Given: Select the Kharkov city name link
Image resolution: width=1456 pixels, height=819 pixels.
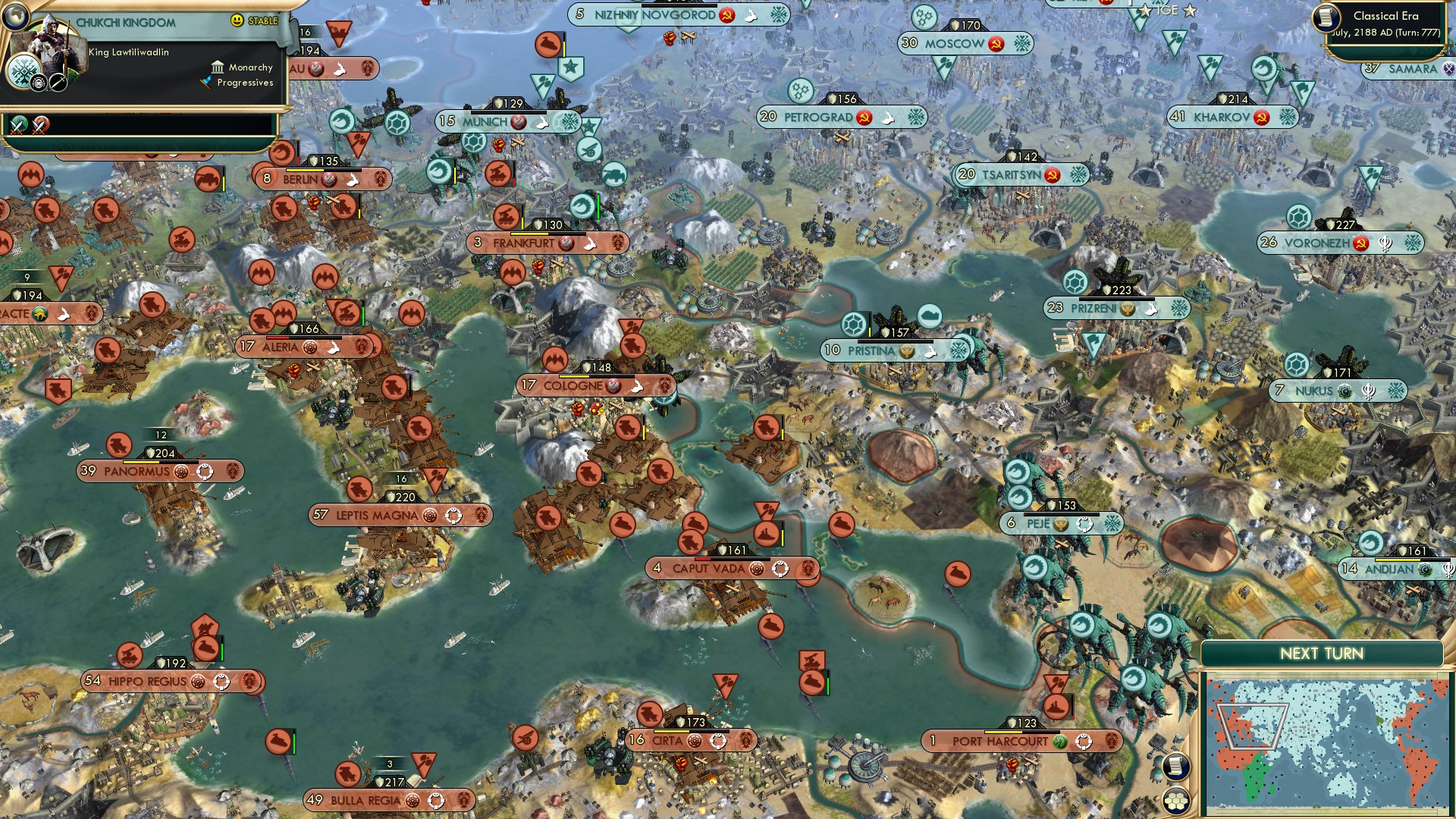Looking at the screenshot, I should click(1224, 118).
